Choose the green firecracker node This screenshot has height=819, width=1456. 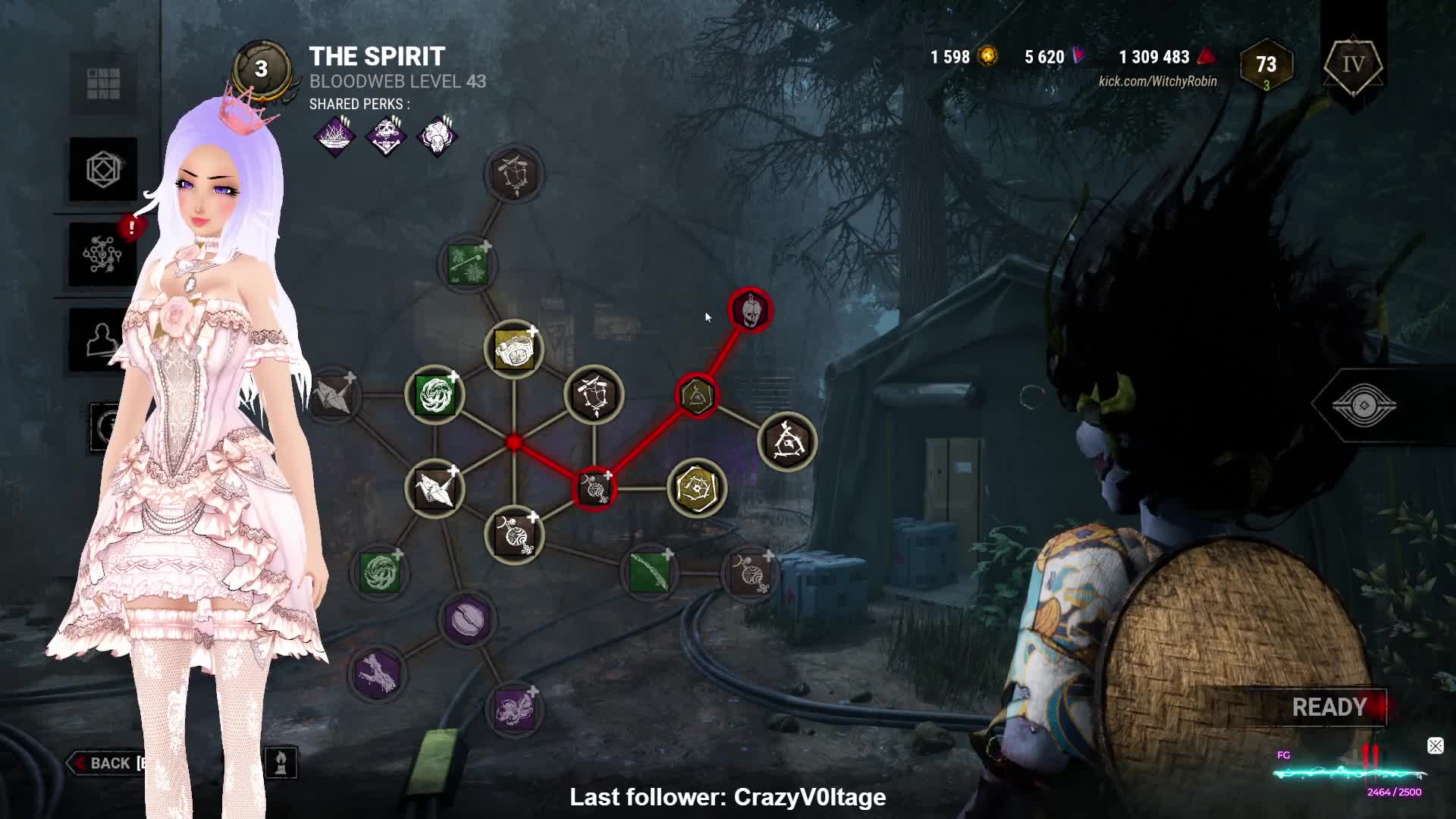pyautogui.click(x=468, y=264)
